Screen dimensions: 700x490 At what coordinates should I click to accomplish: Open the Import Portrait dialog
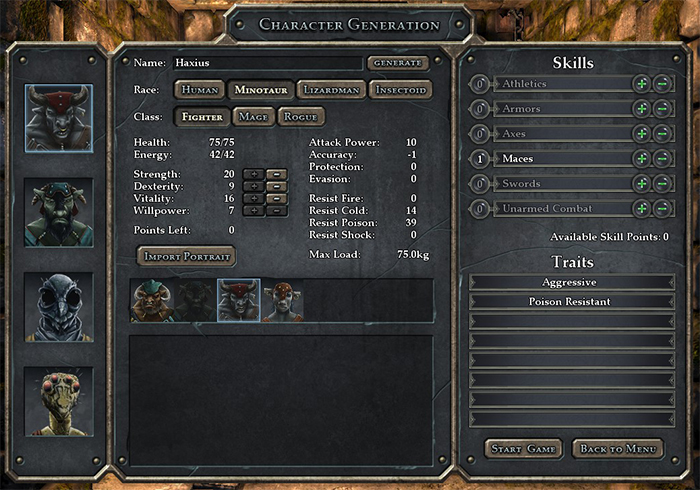pos(186,257)
